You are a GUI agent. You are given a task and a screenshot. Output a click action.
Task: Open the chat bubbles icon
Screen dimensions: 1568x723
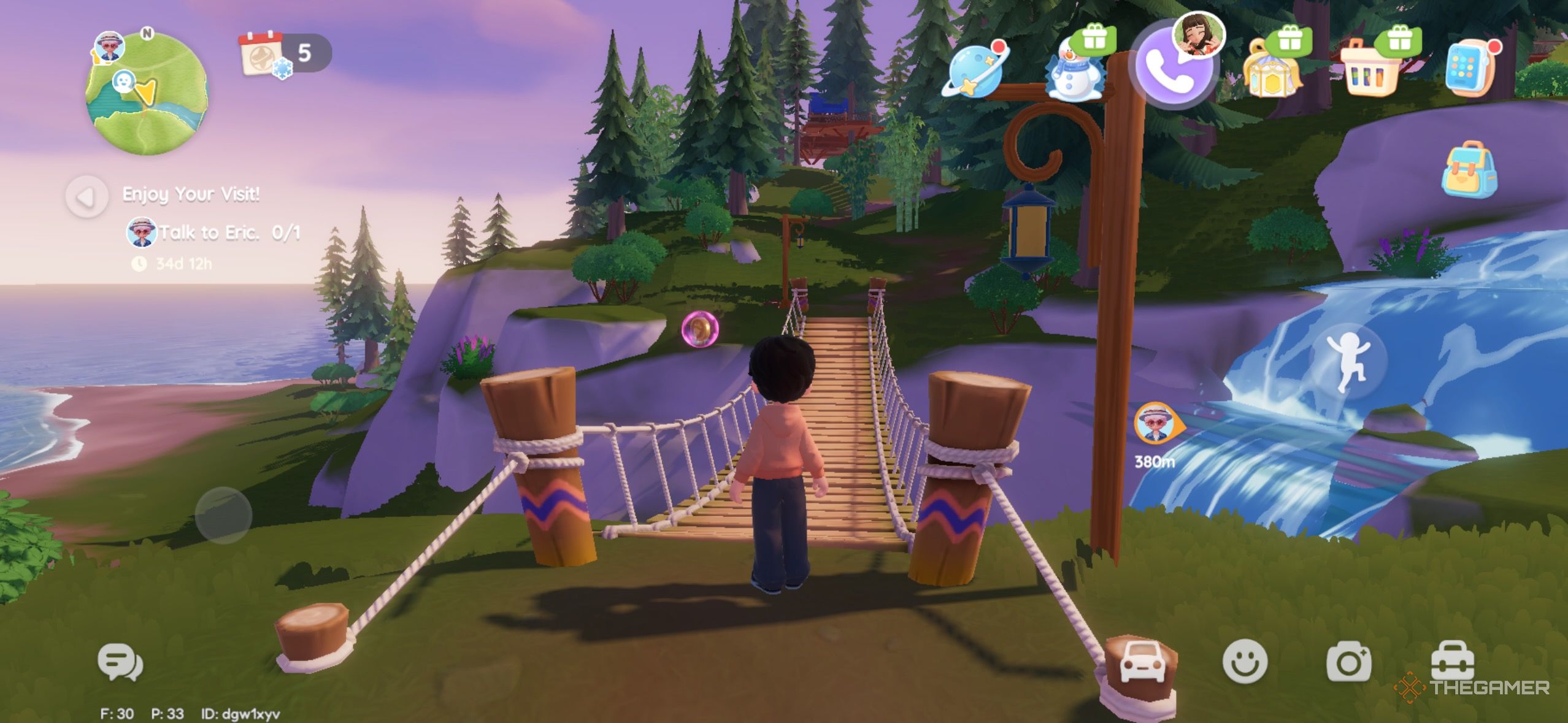coord(120,662)
